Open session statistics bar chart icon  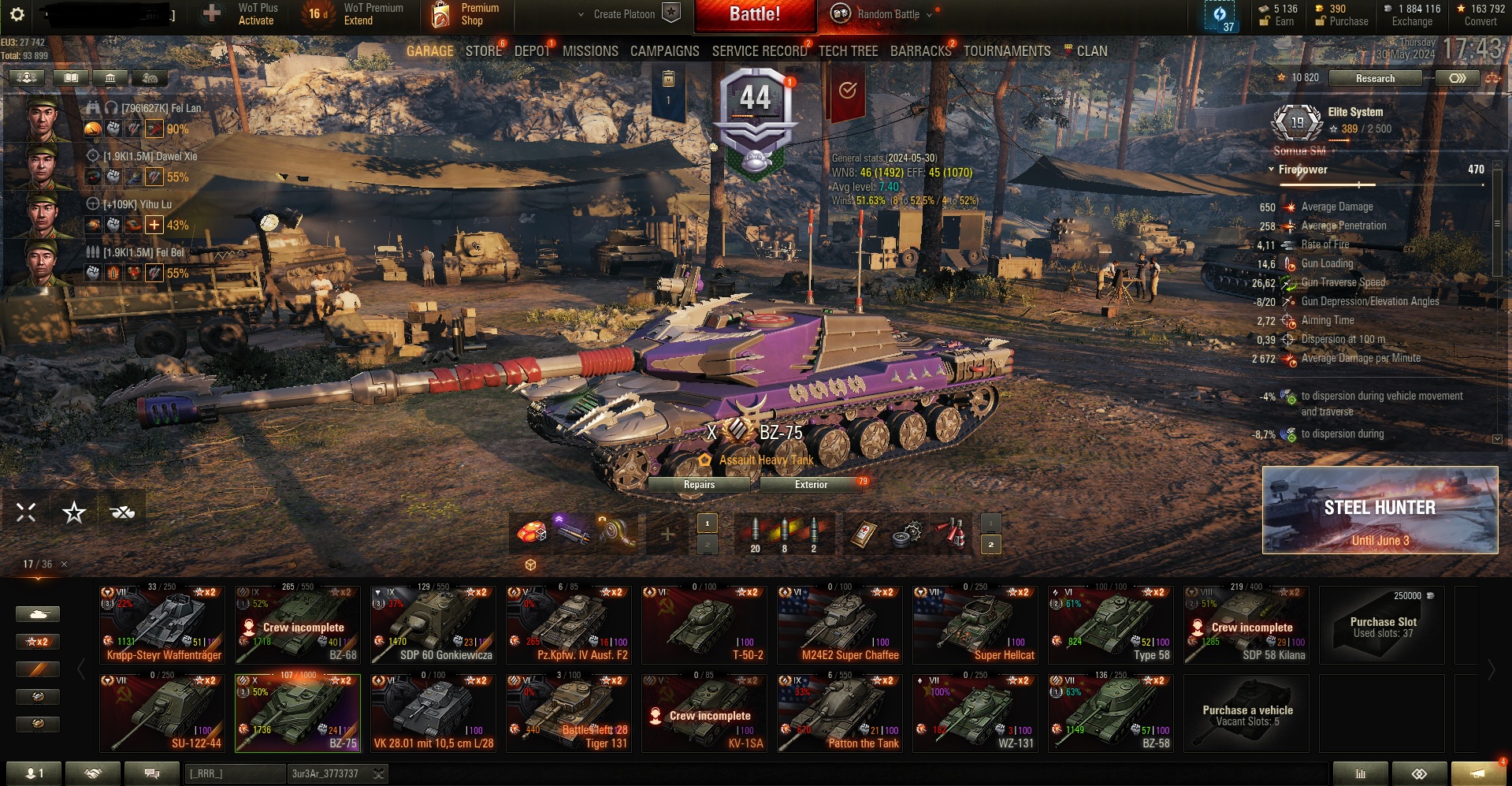click(x=1359, y=773)
